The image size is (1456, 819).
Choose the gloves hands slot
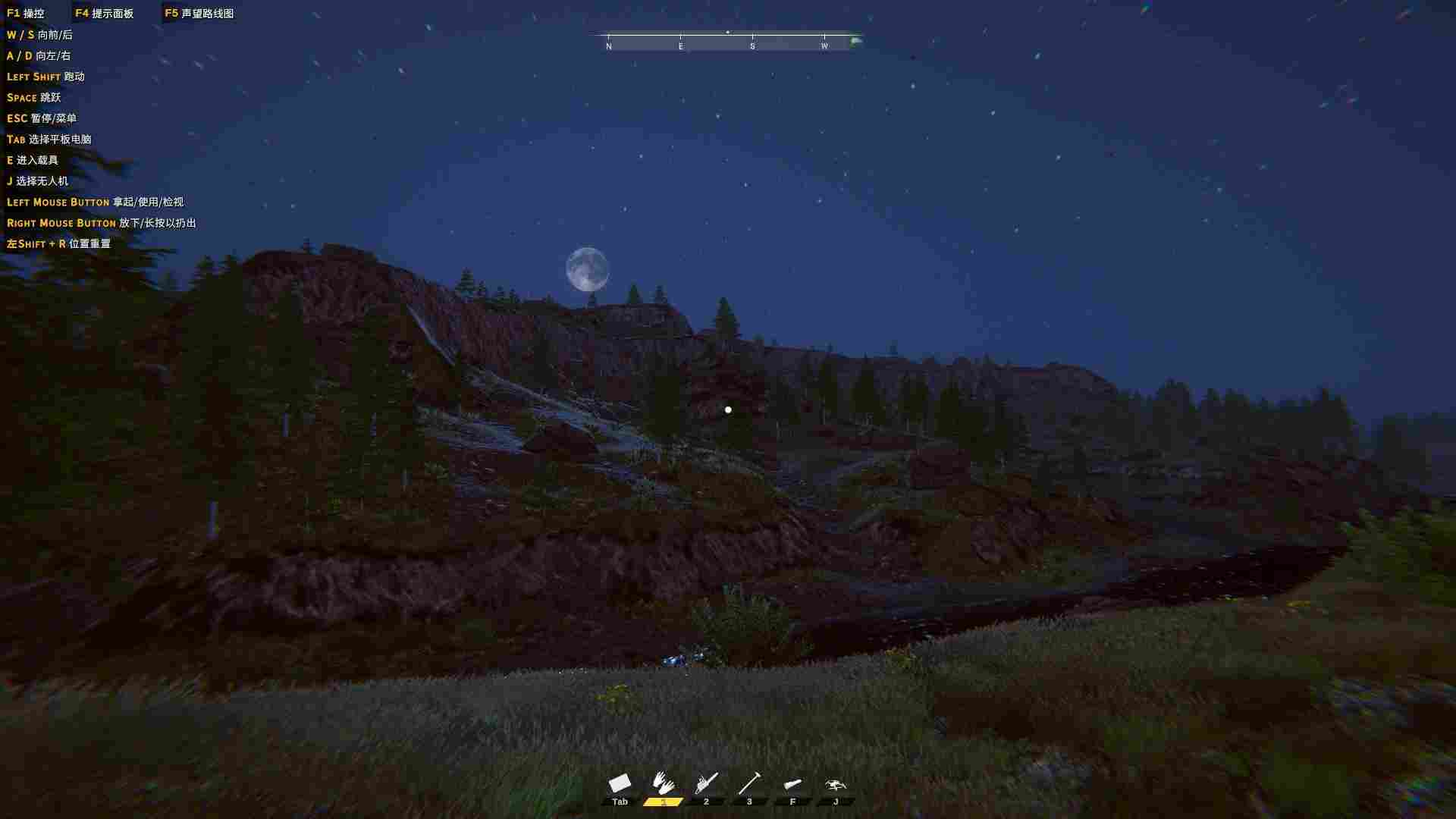pos(664,783)
